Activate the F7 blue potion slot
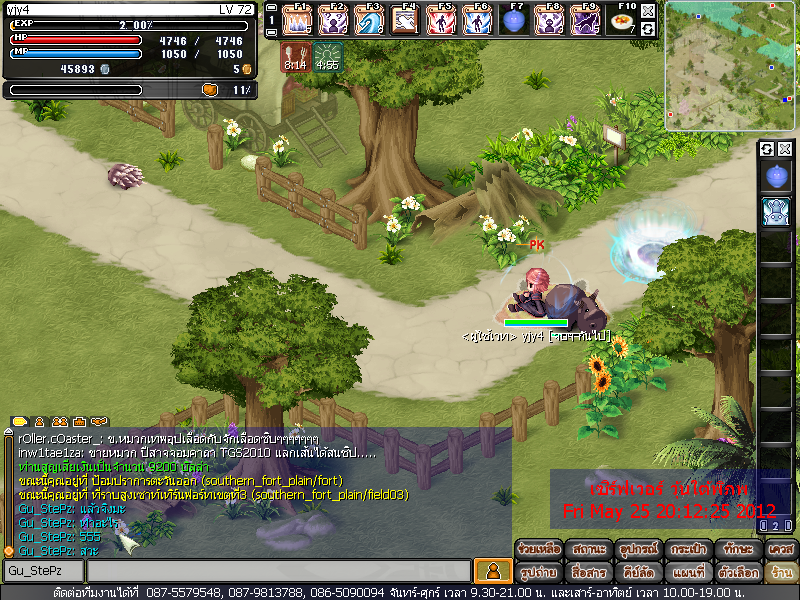The width and height of the screenshot is (800, 600). click(x=515, y=20)
